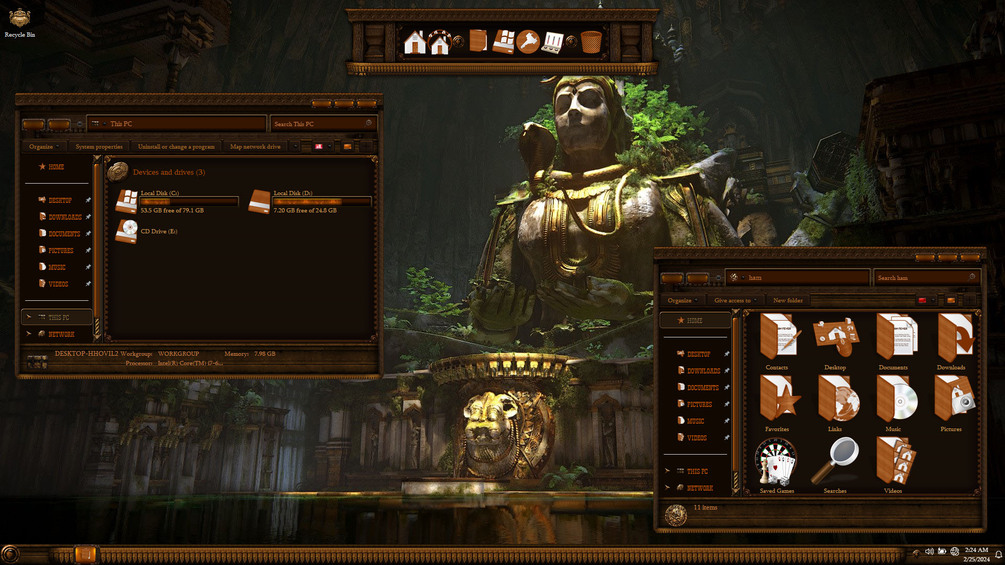Viewport: 1005px width, 565px height.
Task: Click the Search This PC field
Action: pyautogui.click(x=318, y=124)
